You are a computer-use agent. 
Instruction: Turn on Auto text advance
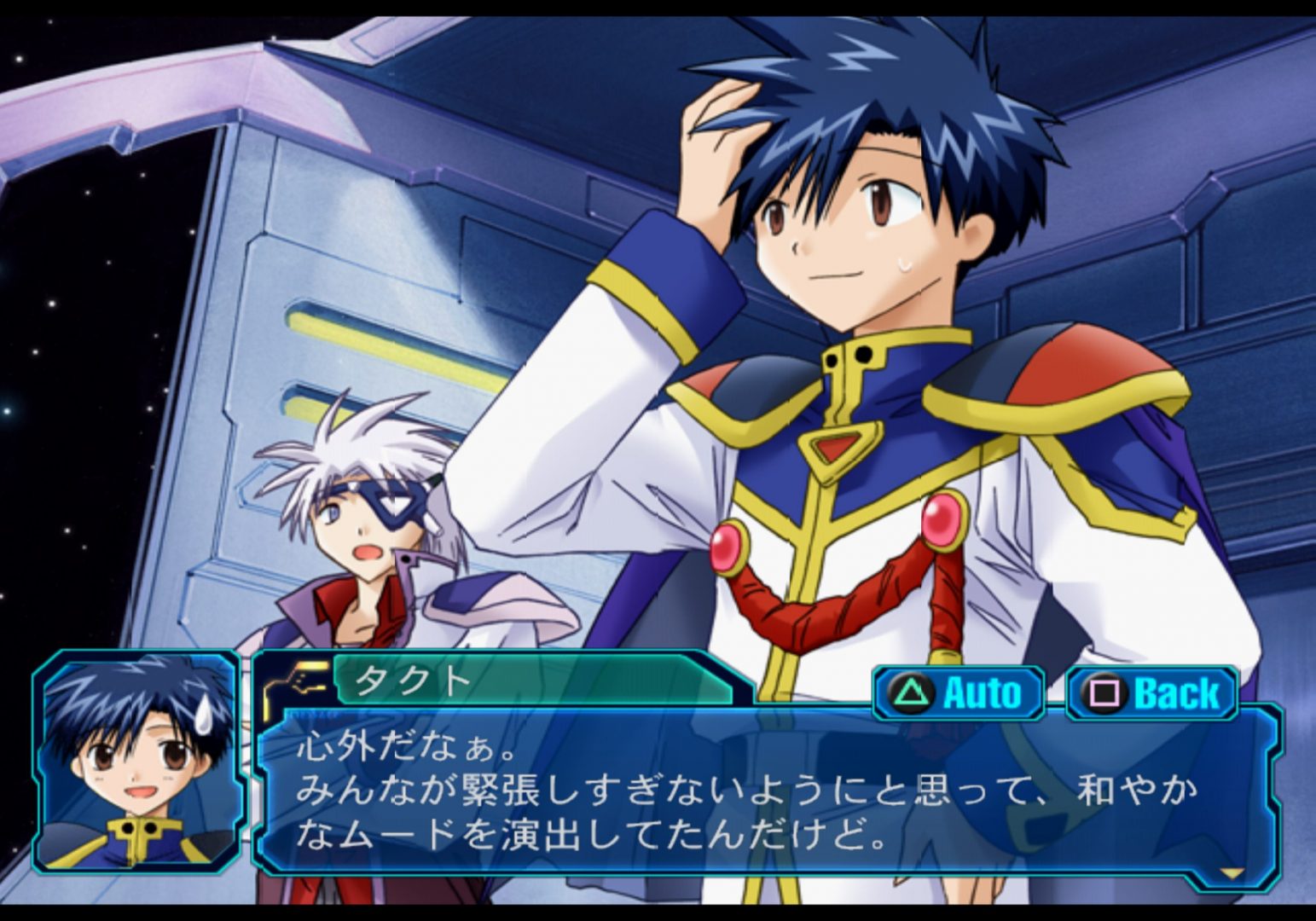(959, 692)
